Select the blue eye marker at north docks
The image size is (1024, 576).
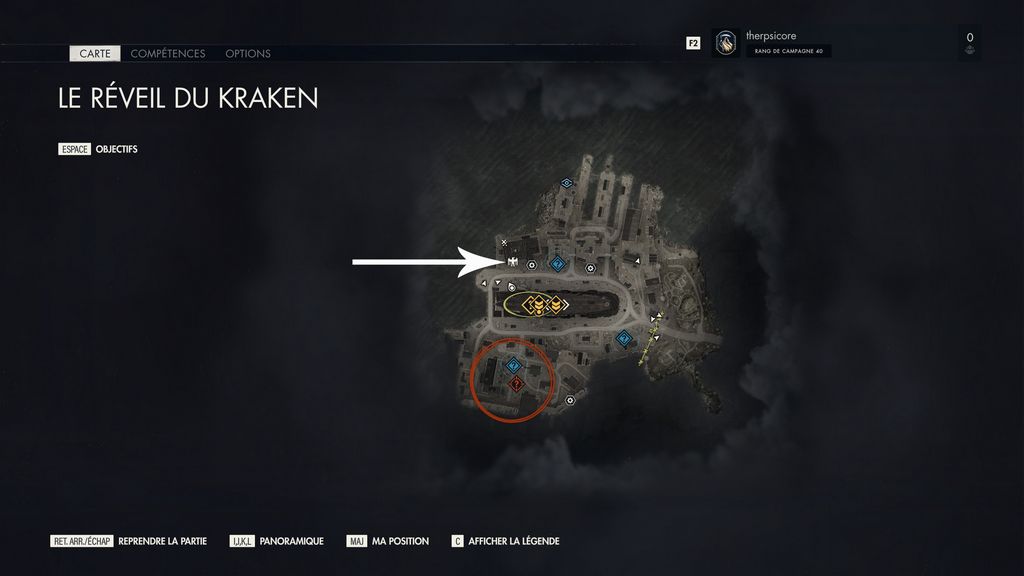pos(567,183)
